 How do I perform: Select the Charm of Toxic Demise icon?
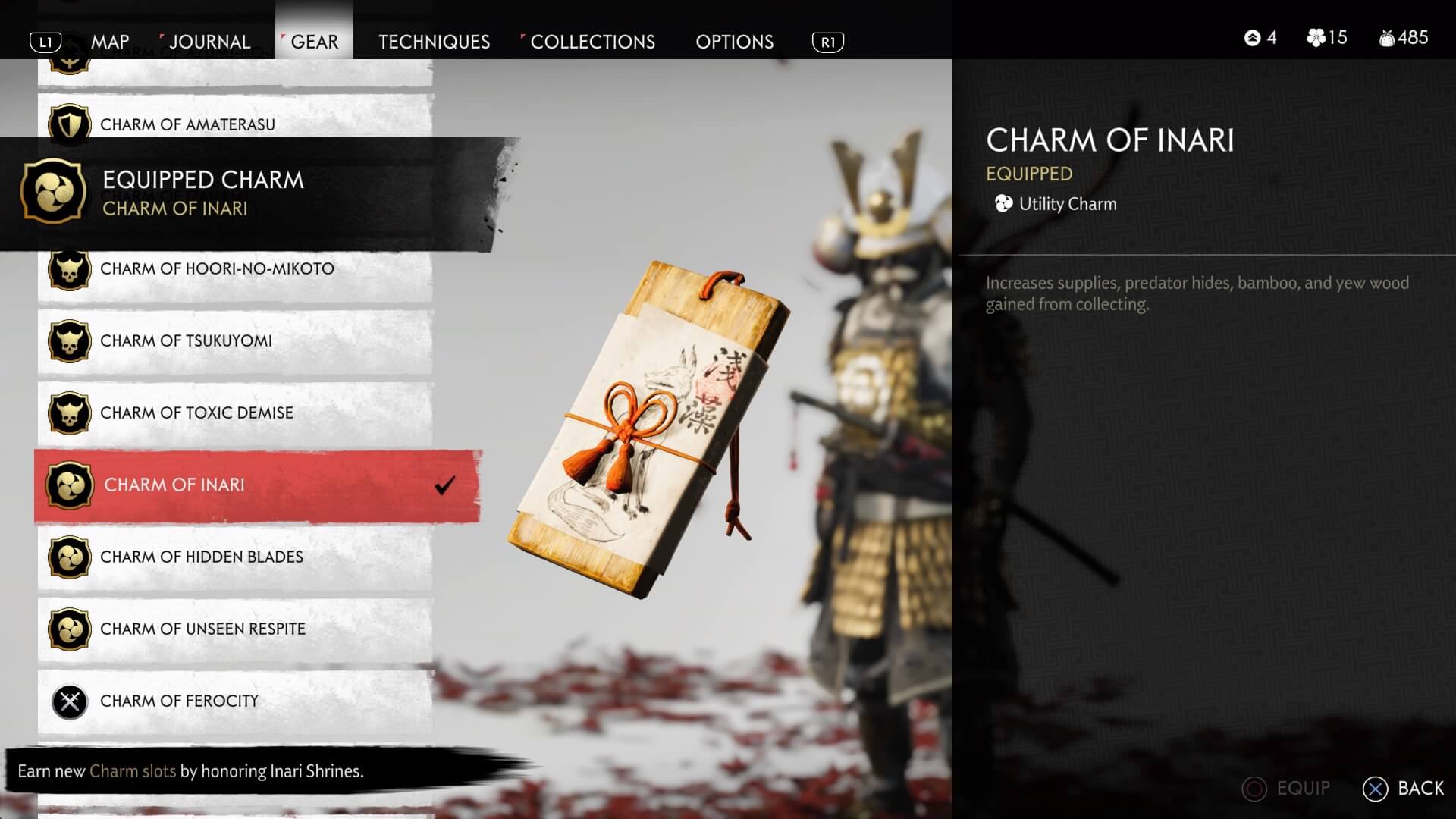point(69,413)
